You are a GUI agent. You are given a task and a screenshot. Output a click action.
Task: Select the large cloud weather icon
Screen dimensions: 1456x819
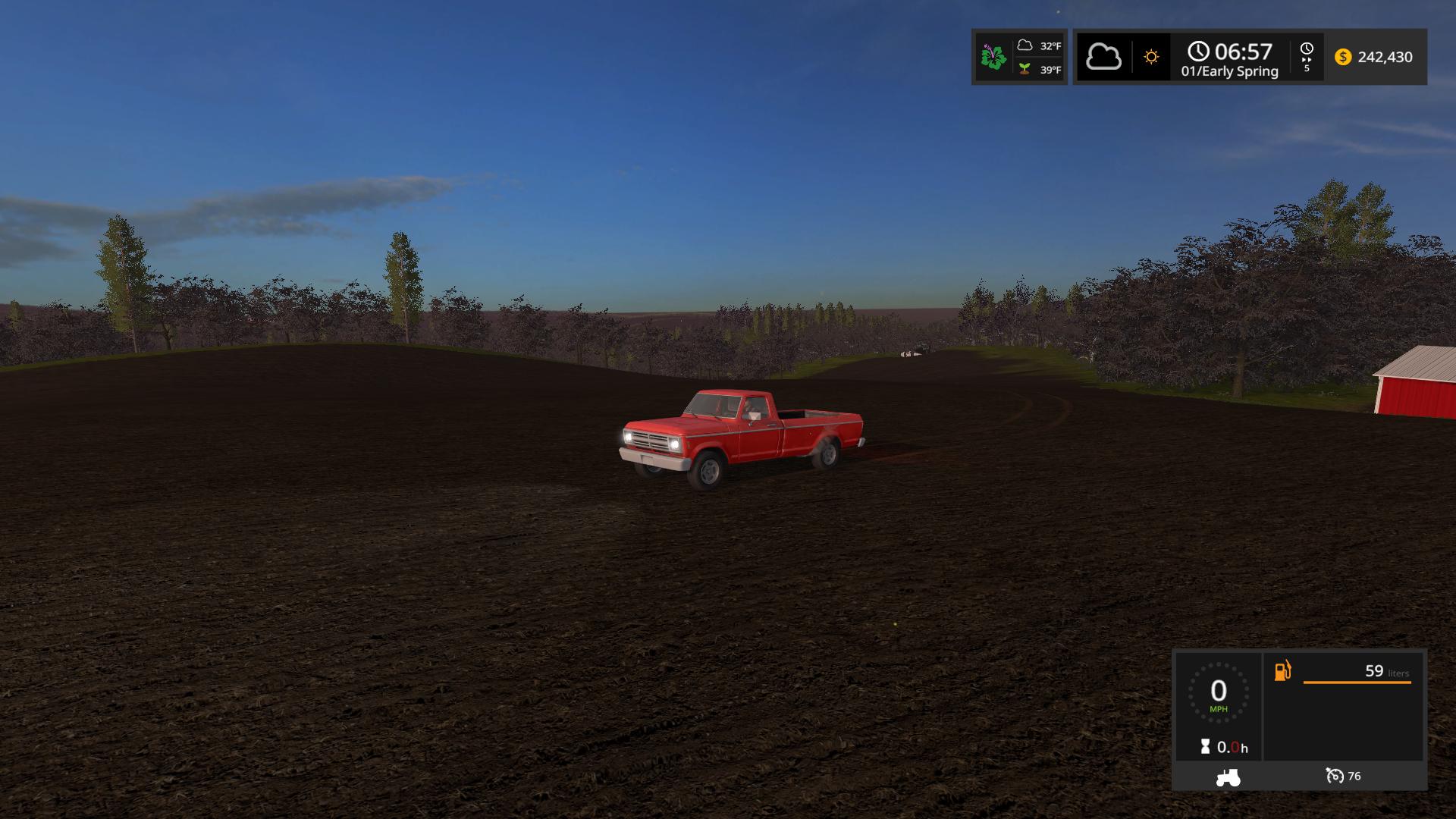[1103, 57]
